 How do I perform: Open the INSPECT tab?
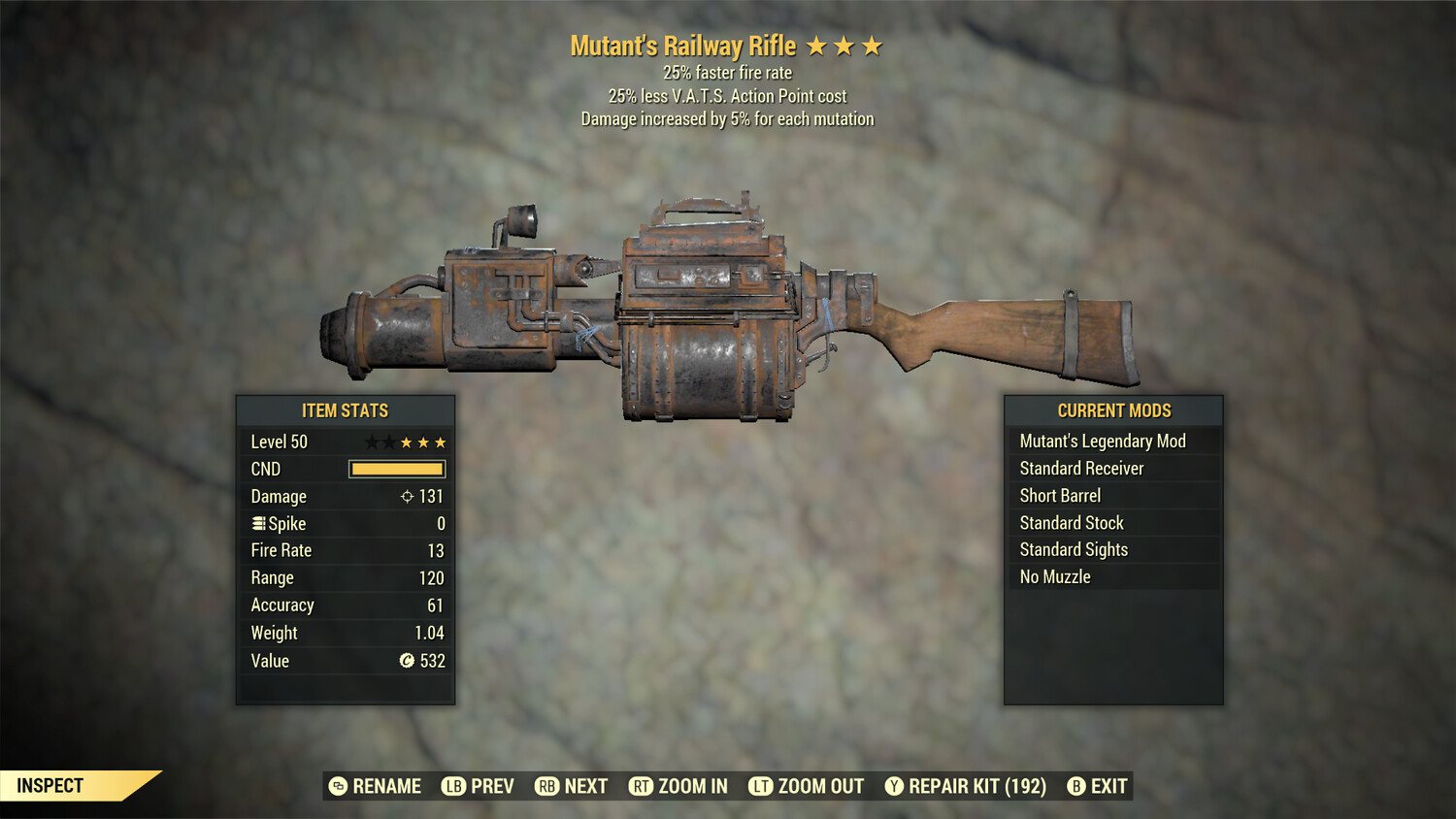point(50,786)
